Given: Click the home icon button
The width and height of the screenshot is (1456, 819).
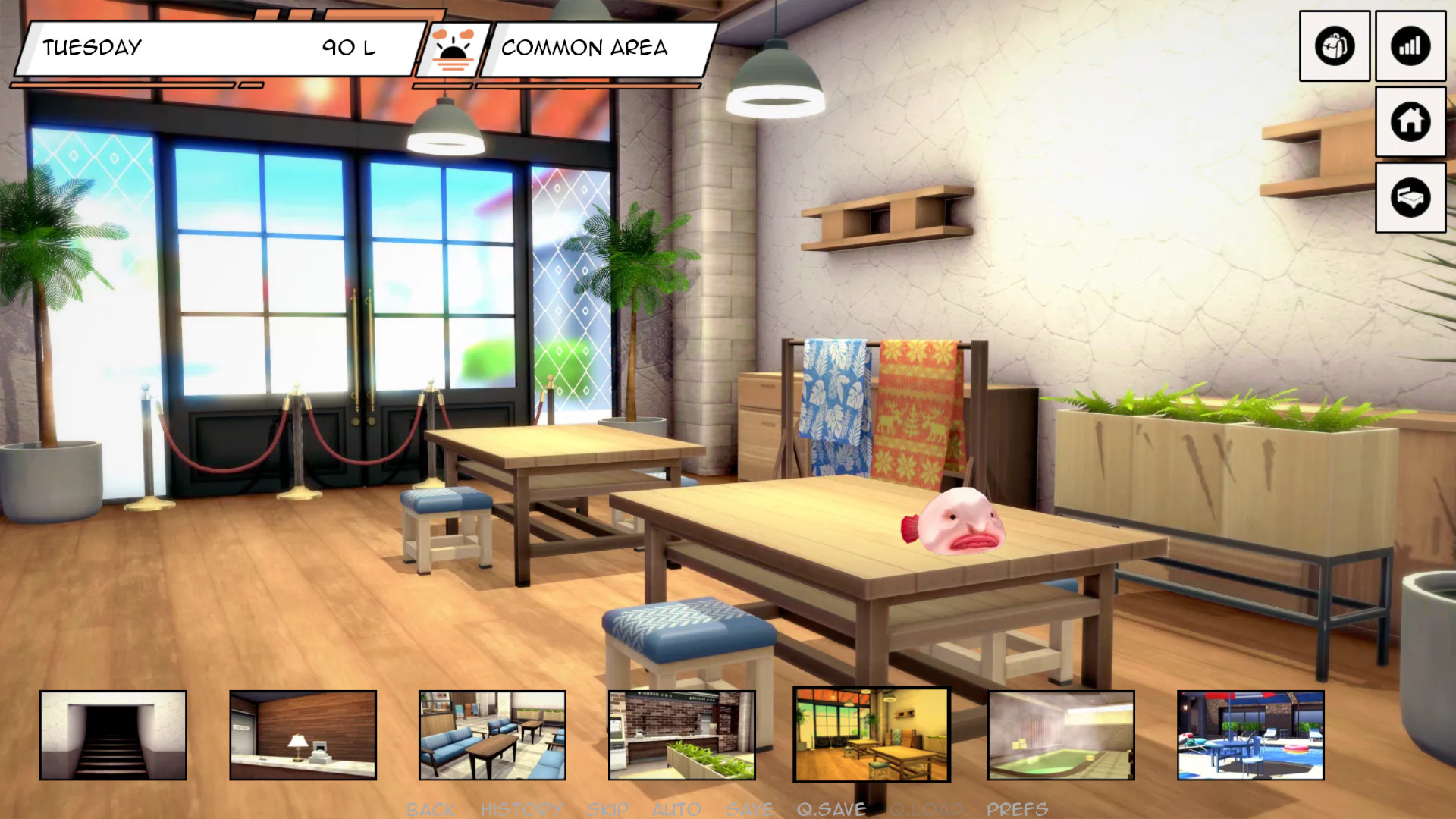Looking at the screenshot, I should [1410, 121].
